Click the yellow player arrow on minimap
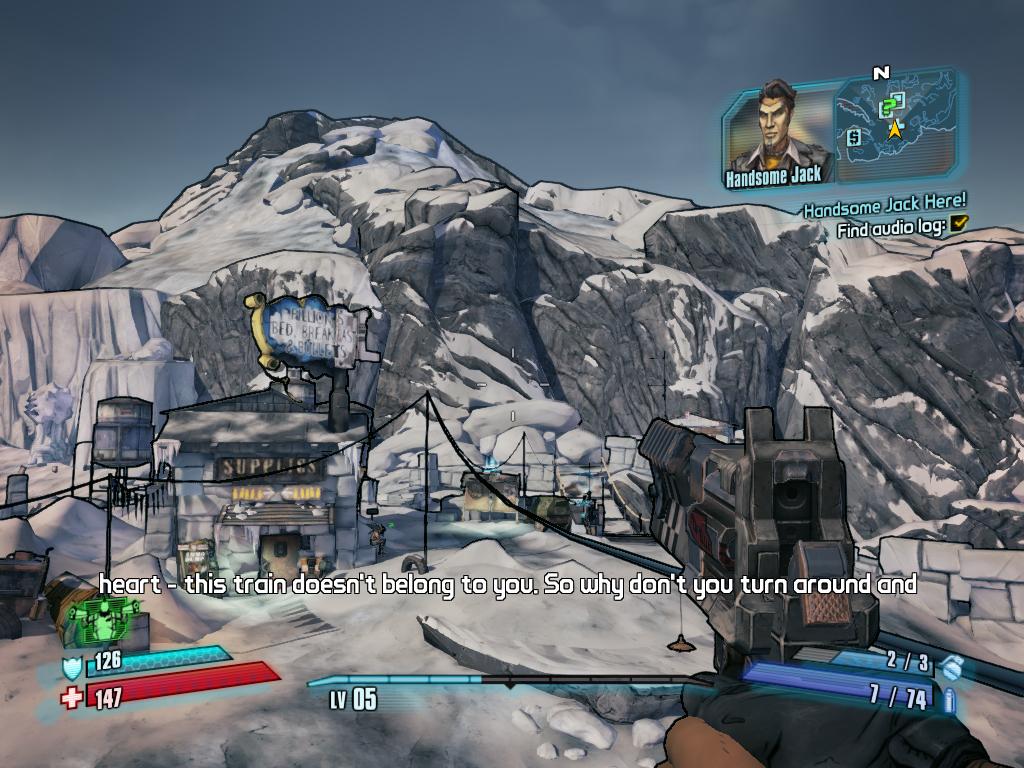 tap(895, 129)
